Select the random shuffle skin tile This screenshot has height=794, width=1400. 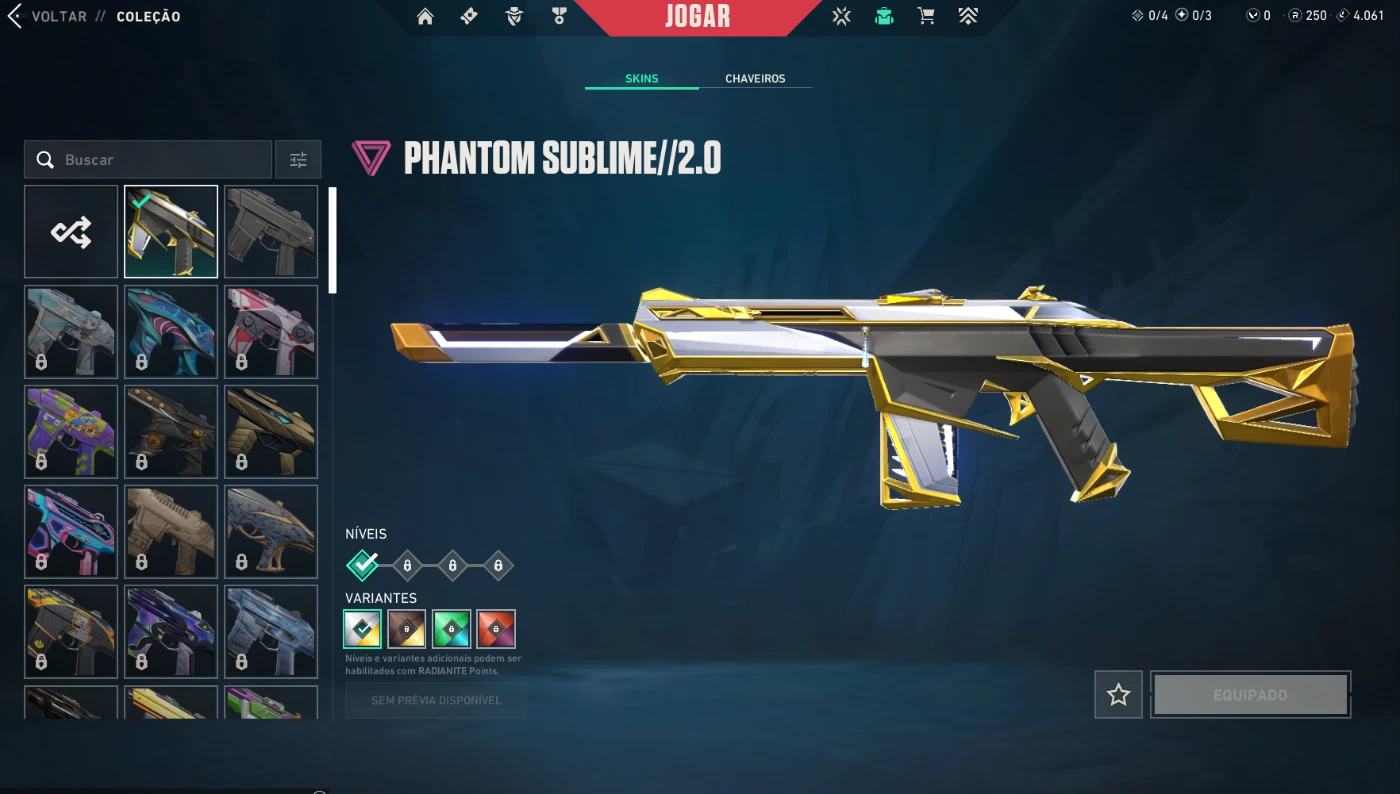tap(71, 232)
